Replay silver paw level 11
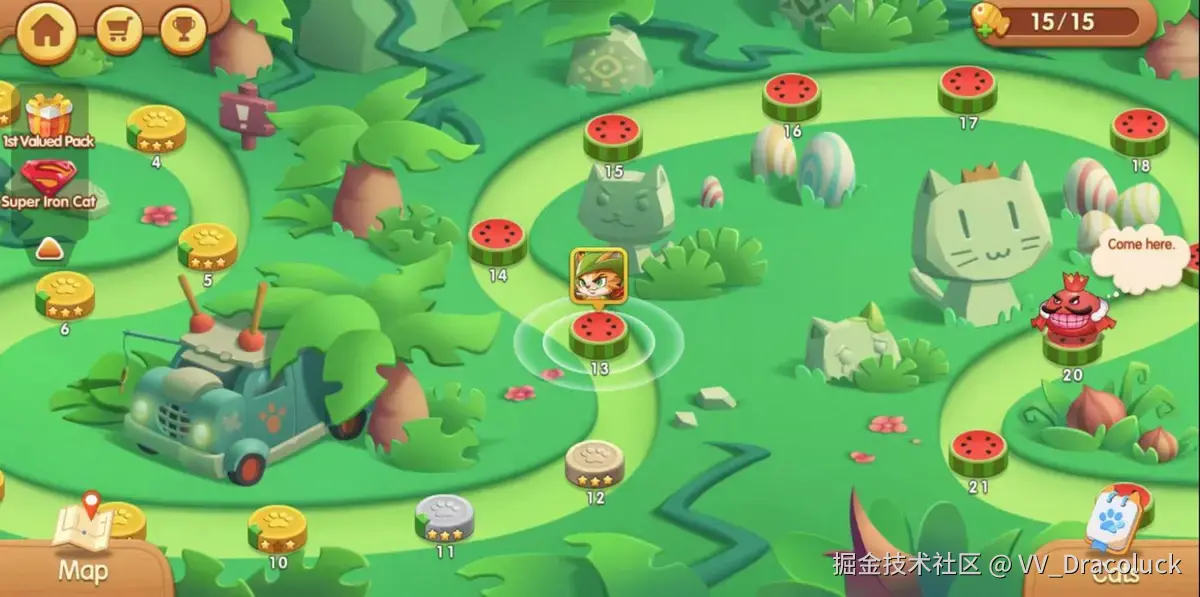This screenshot has width=1200, height=597. pyautogui.click(x=445, y=517)
